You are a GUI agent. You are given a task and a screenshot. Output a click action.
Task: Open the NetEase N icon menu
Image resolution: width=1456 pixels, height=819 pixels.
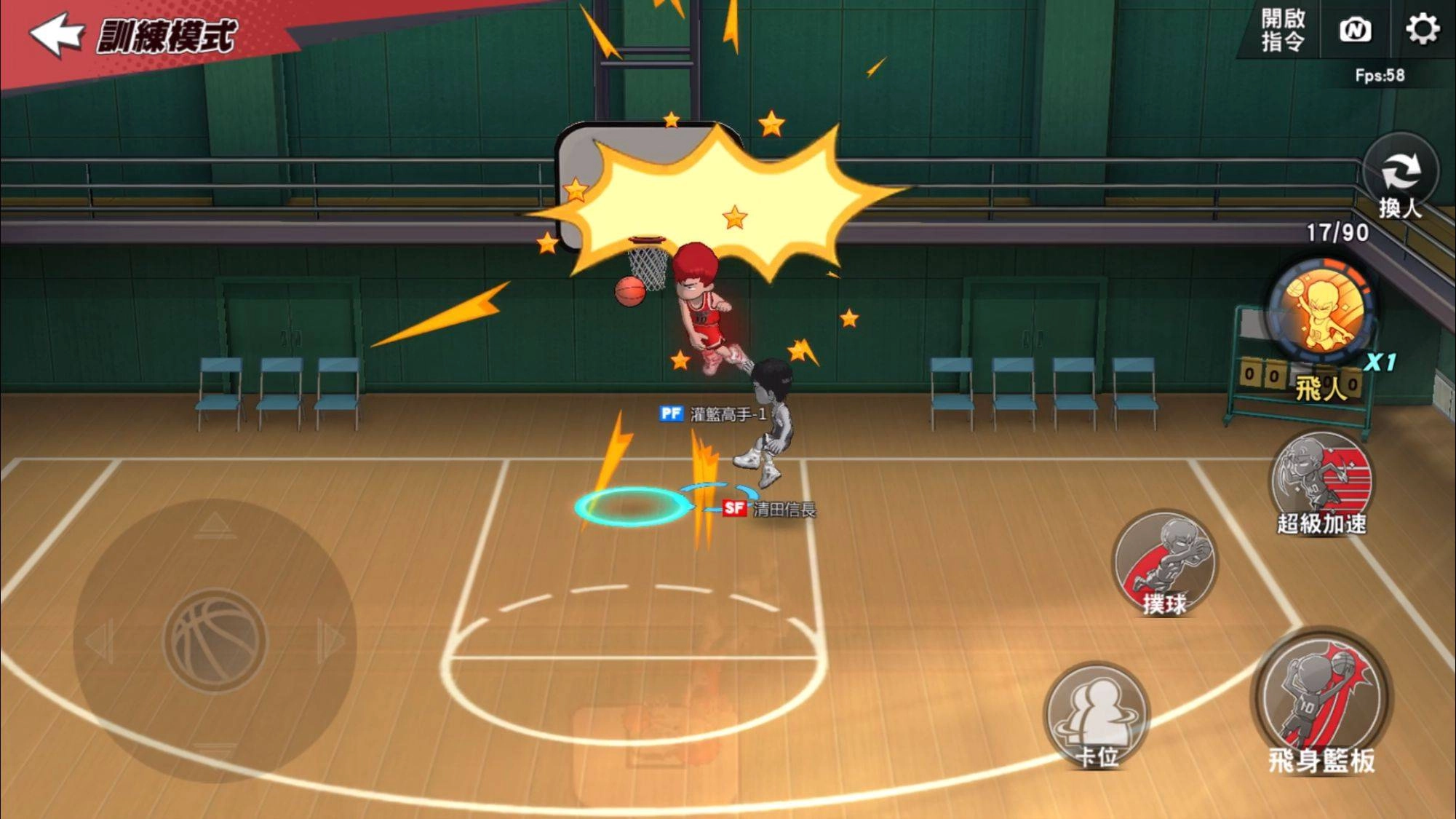tap(1356, 31)
